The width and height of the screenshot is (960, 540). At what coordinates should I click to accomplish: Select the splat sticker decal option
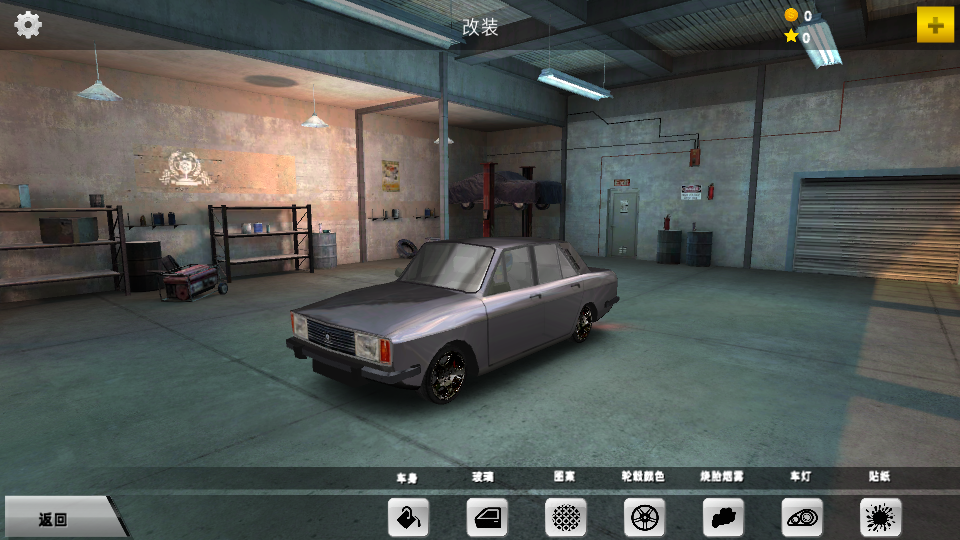880,517
